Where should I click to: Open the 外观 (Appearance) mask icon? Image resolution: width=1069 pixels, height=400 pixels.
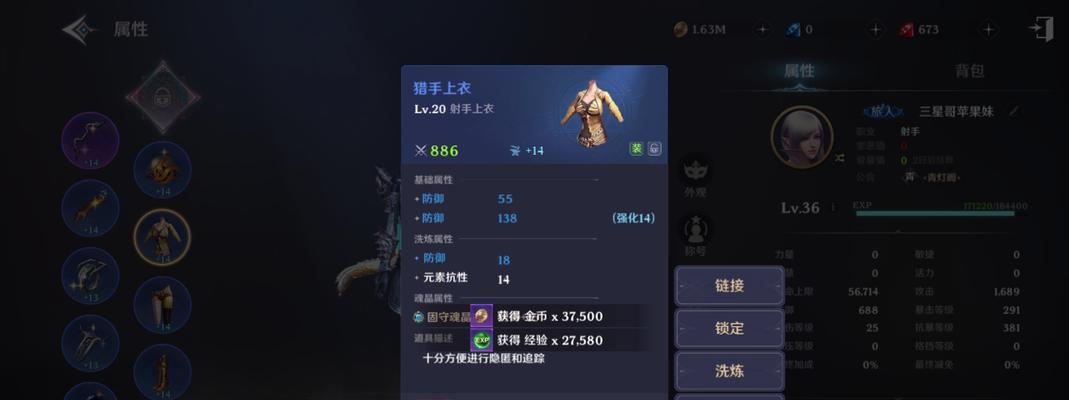pyautogui.click(x=695, y=172)
